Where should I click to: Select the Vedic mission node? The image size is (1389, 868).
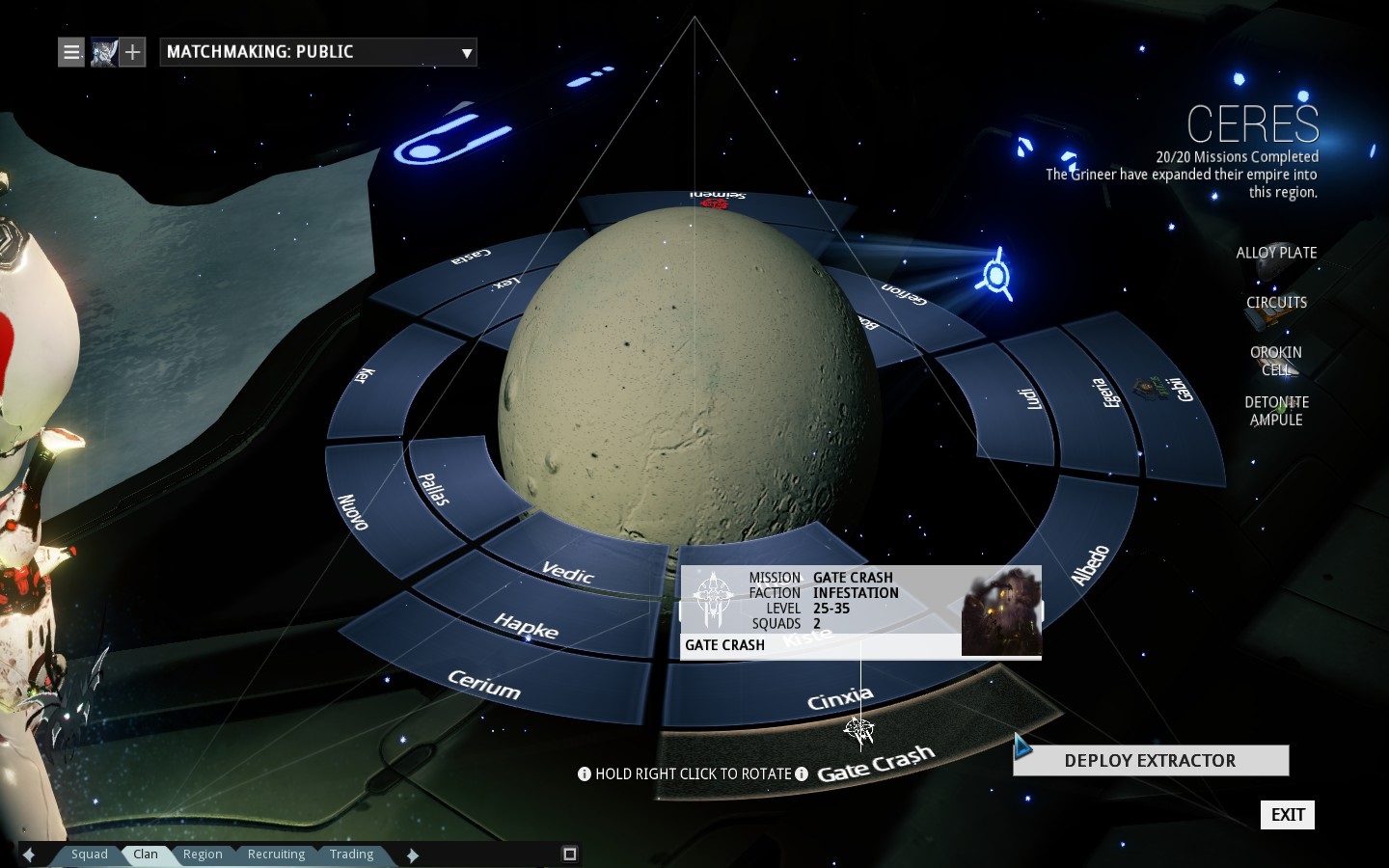click(x=567, y=573)
